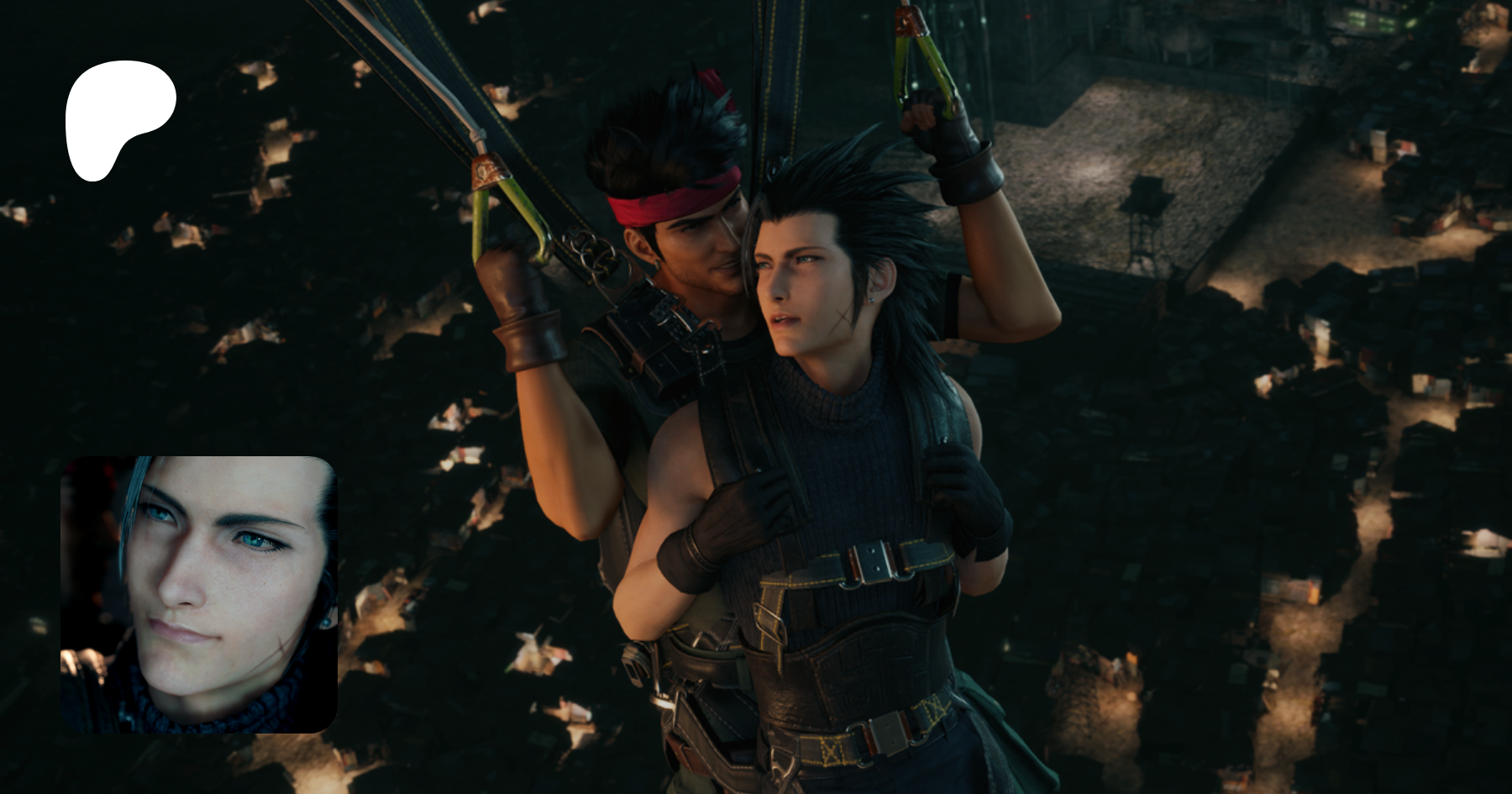The width and height of the screenshot is (1512, 794).
Task: Open the creator's profile avatar thumbnail
Action: point(199,594)
